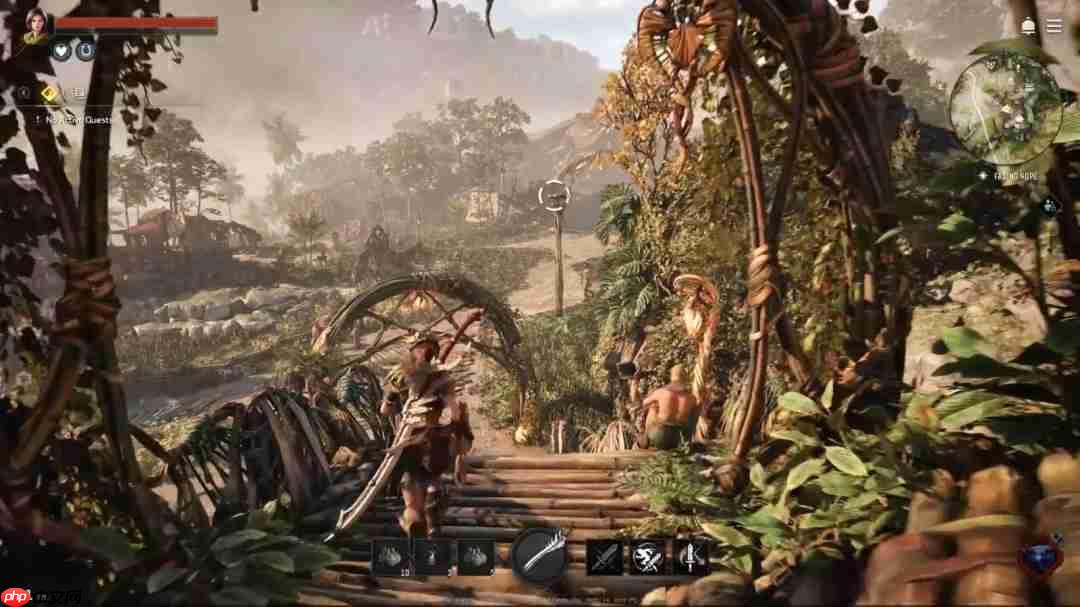Activate the crossed swords skill
The image size is (1080, 607).
point(604,557)
